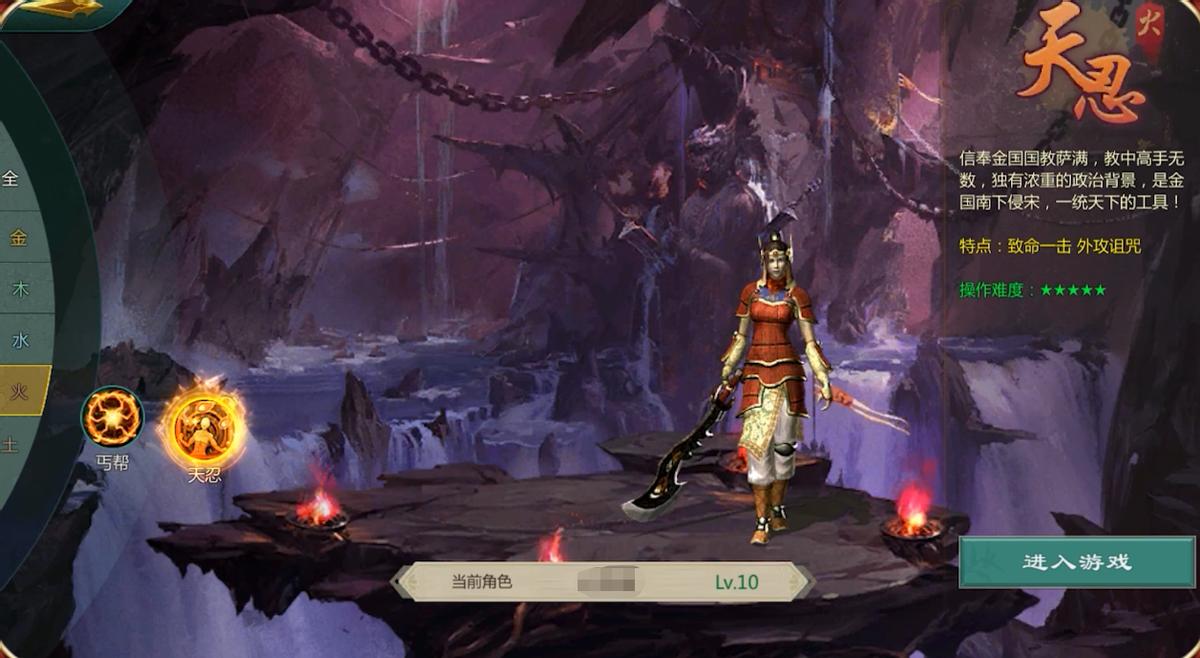Select the 水 element tab
This screenshot has width=1200, height=658.
(x=20, y=340)
